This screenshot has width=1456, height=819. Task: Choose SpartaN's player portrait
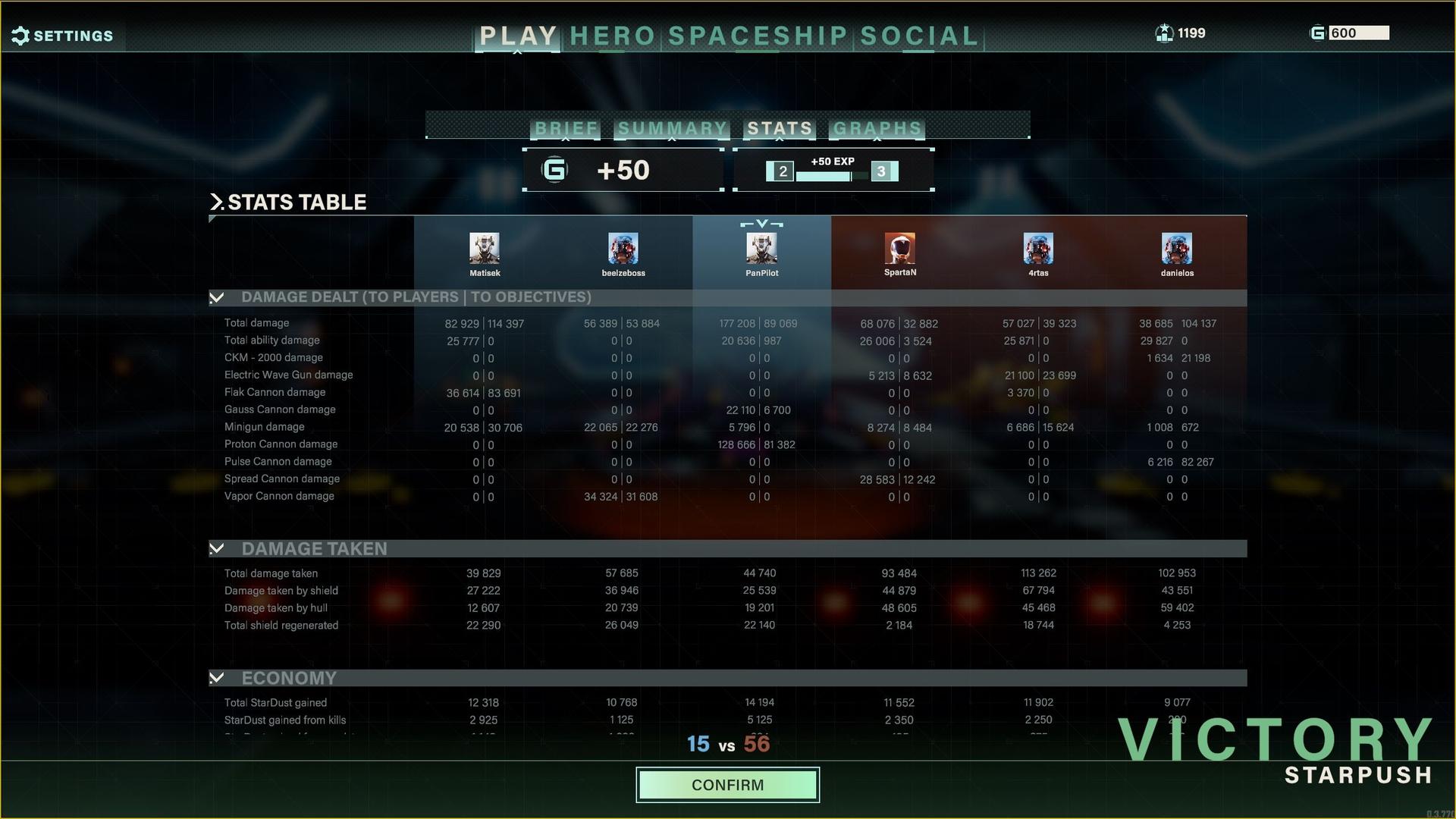(900, 248)
